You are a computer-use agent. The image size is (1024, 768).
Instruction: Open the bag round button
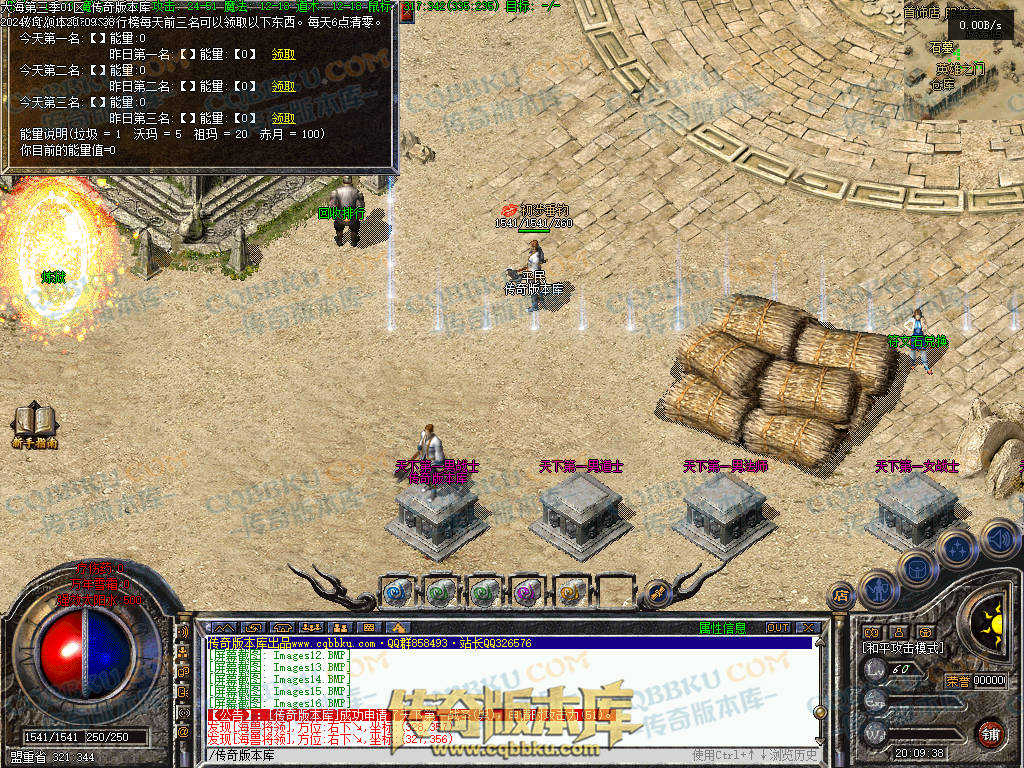[x=916, y=567]
